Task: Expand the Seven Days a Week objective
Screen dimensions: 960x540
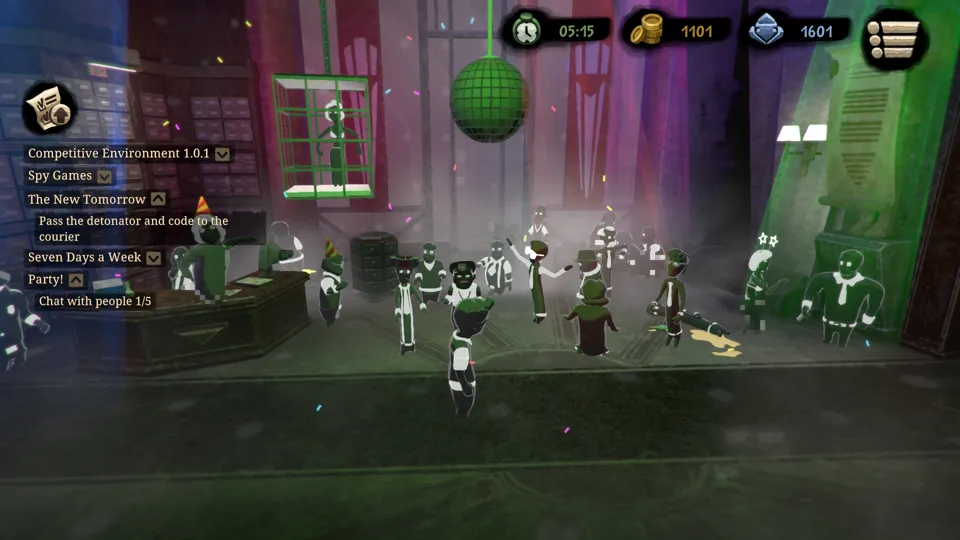Action: click(153, 258)
